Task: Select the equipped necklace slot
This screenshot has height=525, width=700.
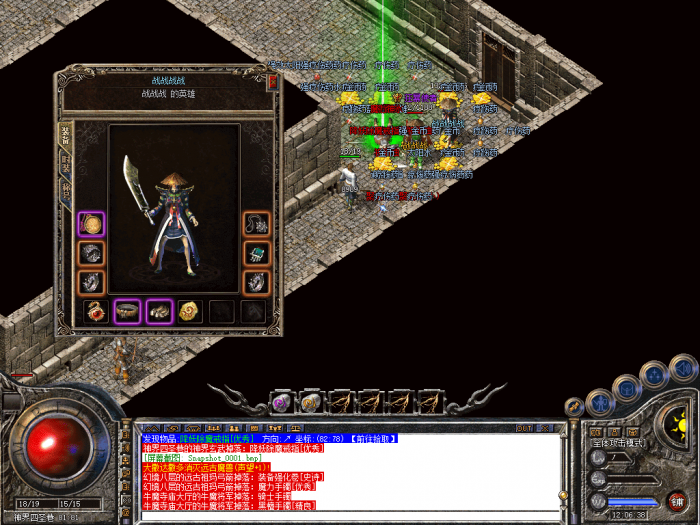Action: 257,223
